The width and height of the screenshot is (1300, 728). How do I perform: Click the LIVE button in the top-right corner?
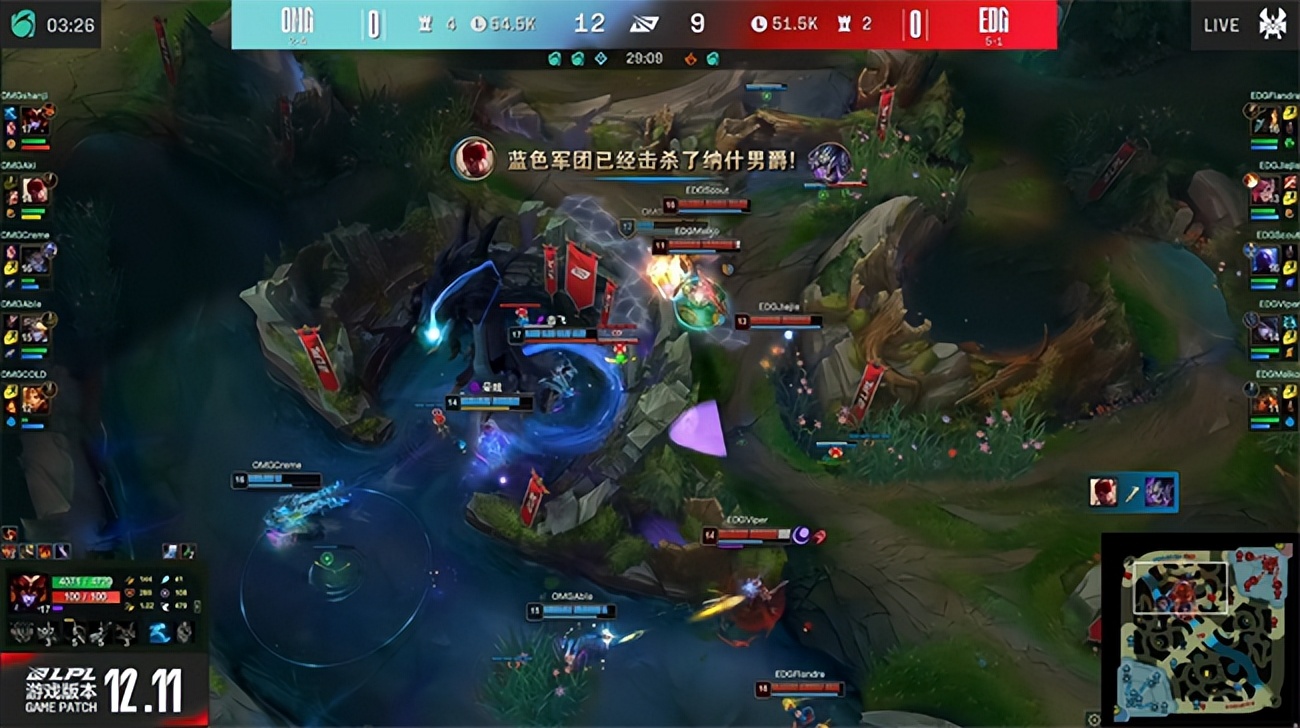pyautogui.click(x=1220, y=24)
